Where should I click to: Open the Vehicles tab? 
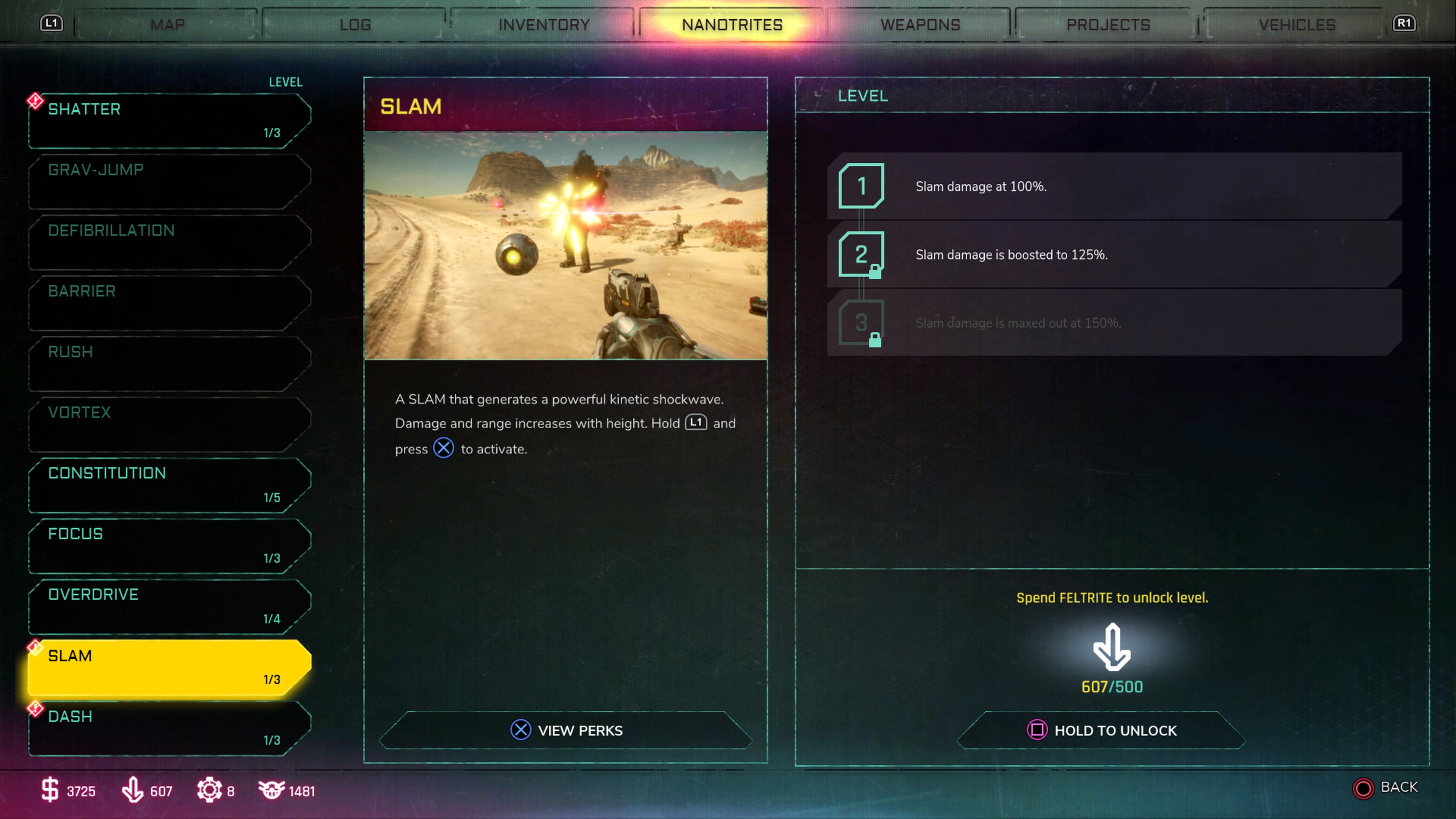point(1297,25)
